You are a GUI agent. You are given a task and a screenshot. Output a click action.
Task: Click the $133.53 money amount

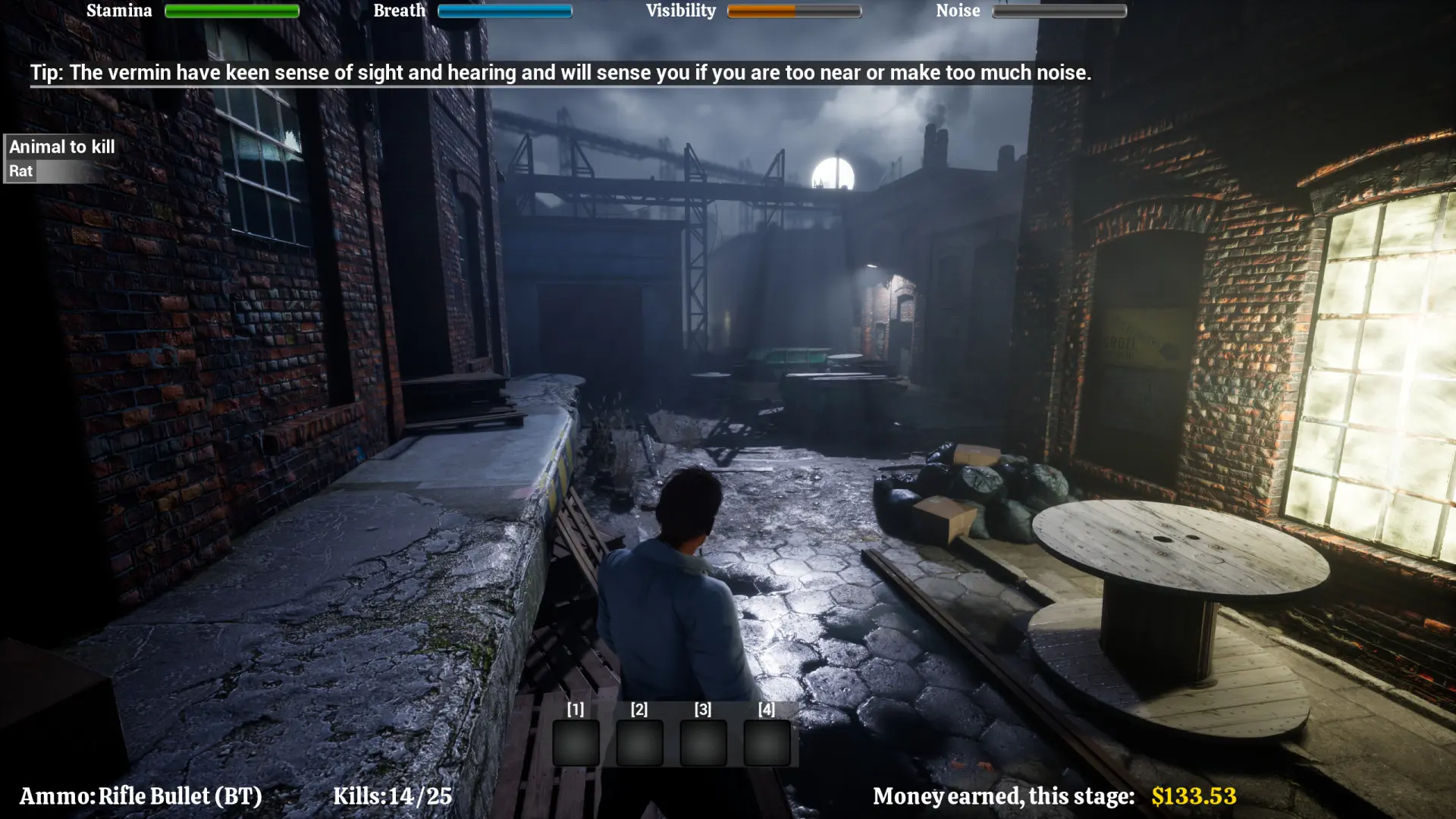[x=1193, y=796]
